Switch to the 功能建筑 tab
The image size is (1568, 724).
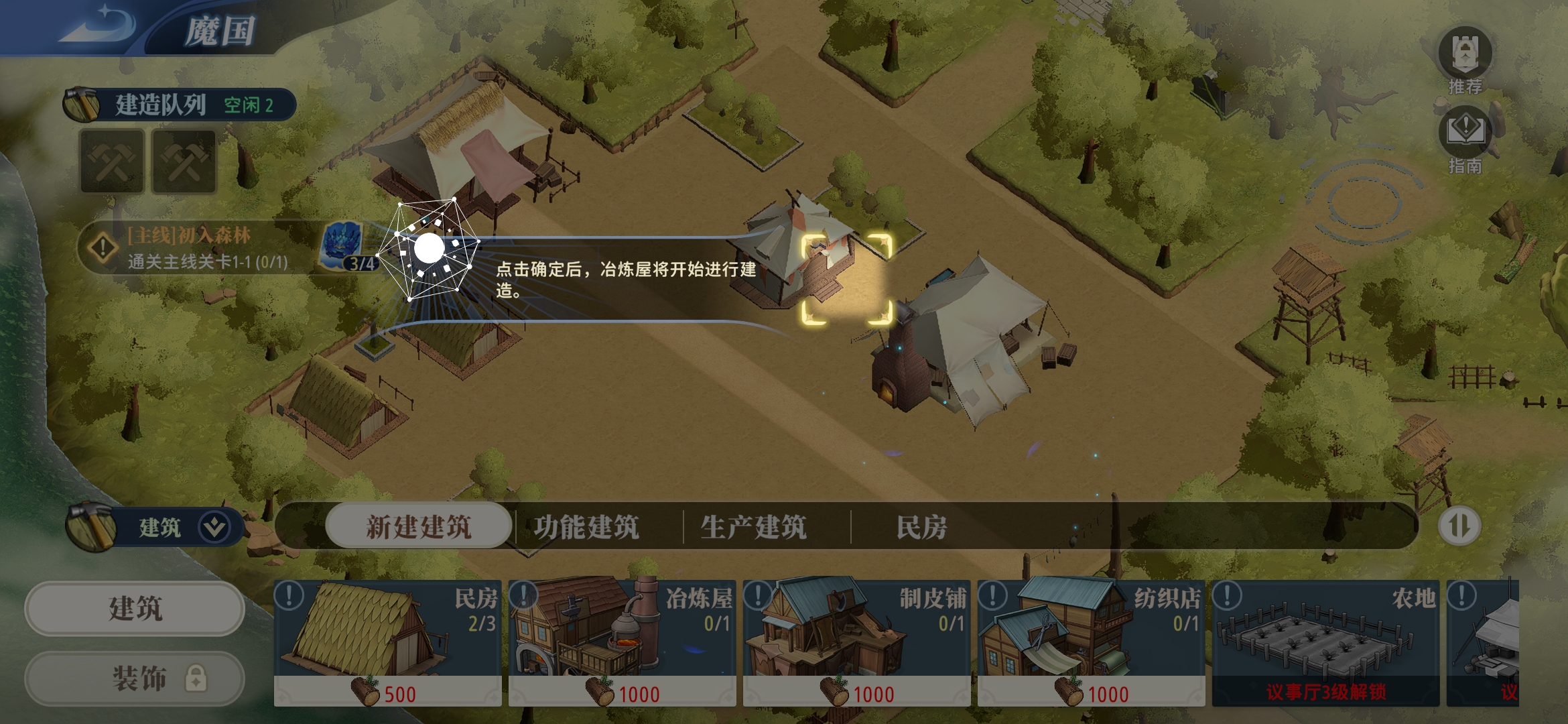(588, 526)
